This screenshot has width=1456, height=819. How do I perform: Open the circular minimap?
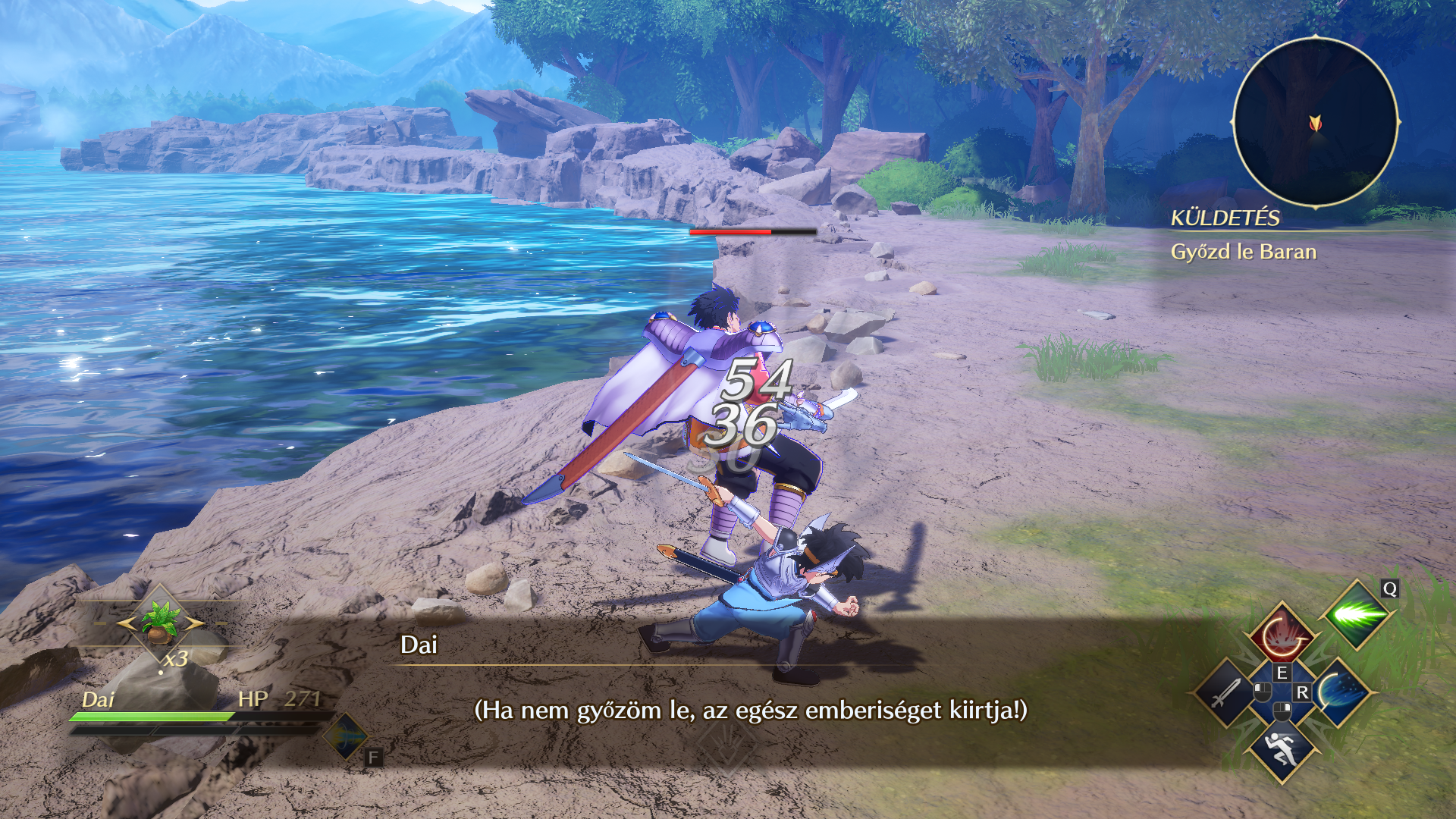(x=1315, y=122)
